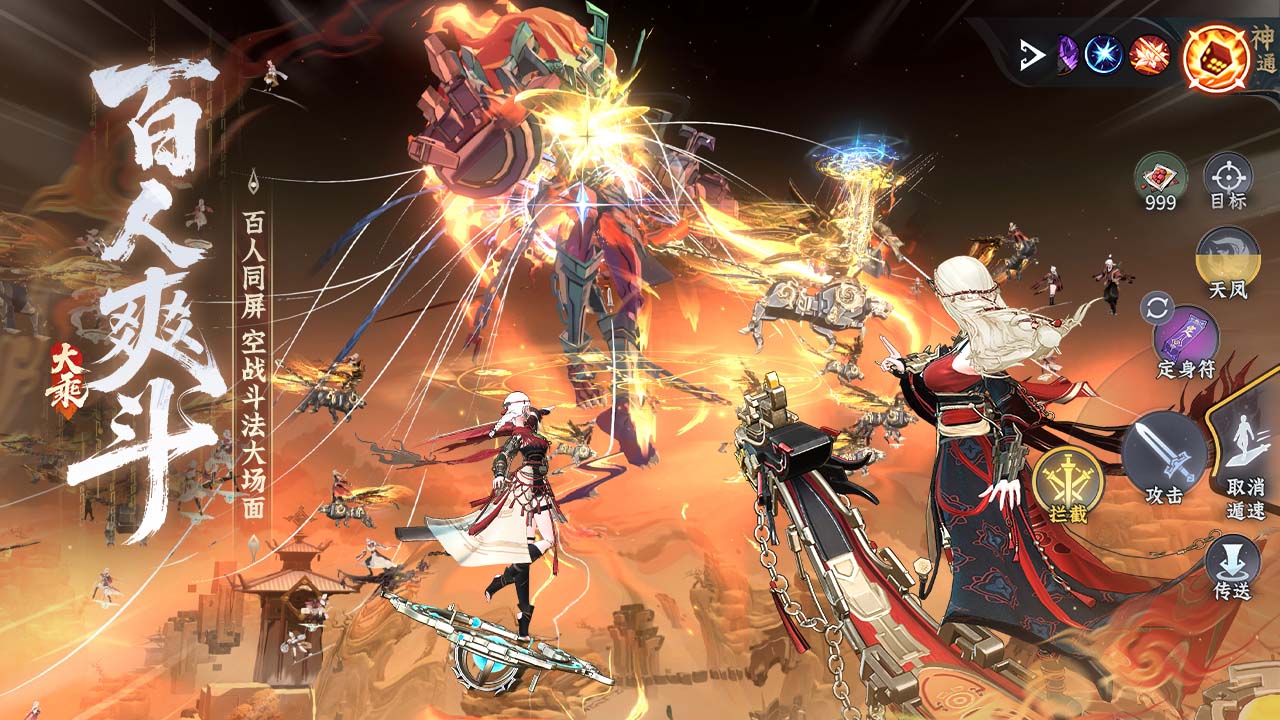Select the red flower slash skill icon
Image resolution: width=1280 pixels, height=720 pixels.
[x=1150, y=54]
